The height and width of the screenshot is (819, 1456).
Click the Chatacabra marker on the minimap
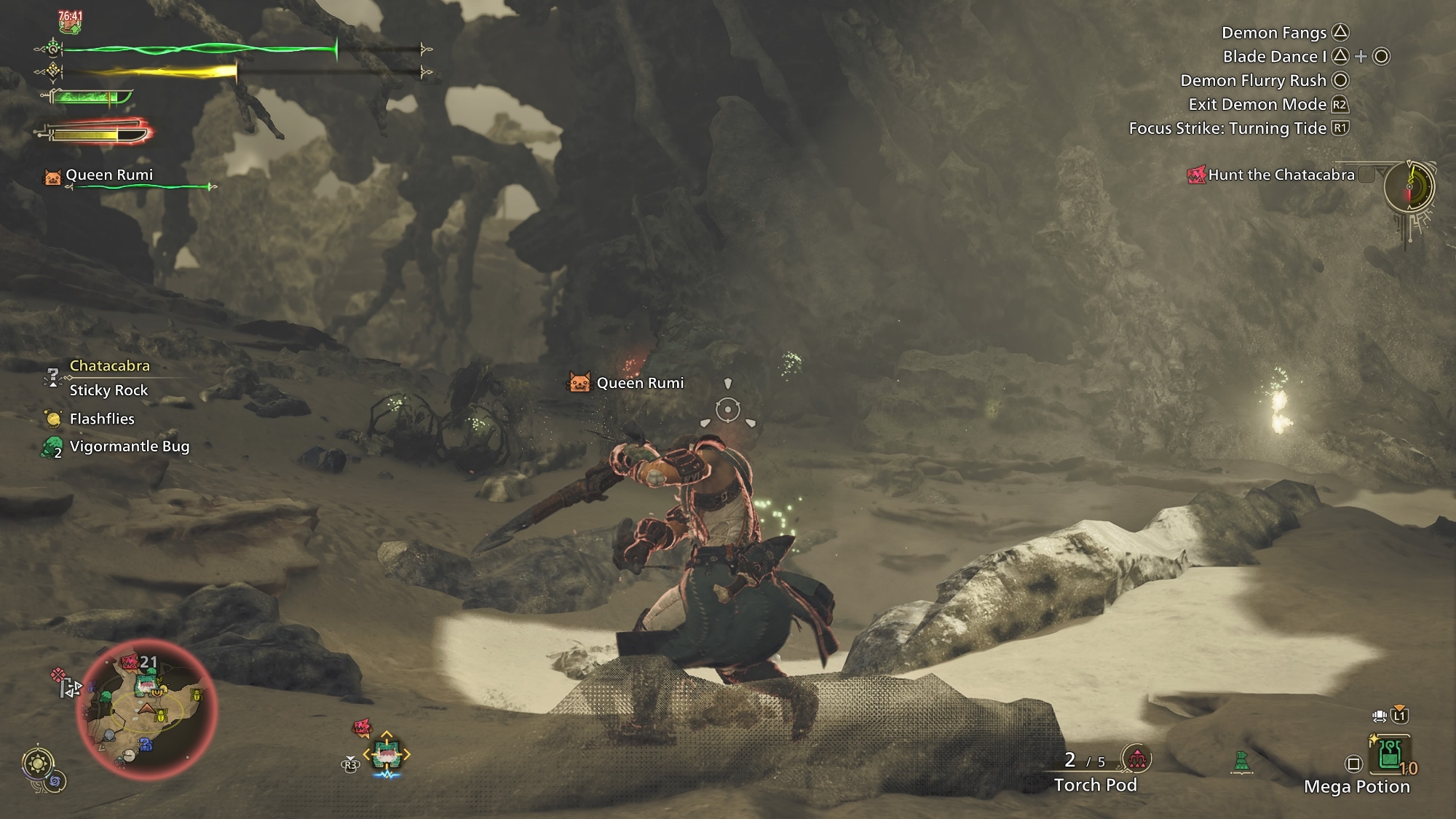145,684
